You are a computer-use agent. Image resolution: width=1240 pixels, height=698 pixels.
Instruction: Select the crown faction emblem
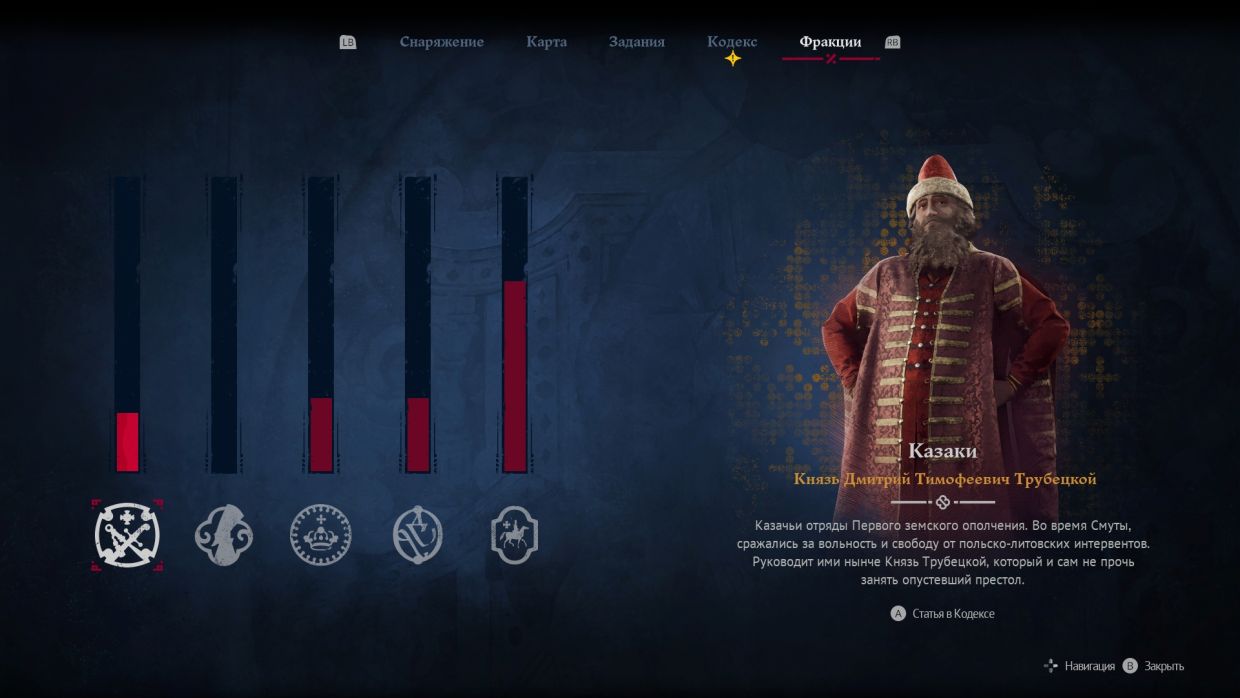pyautogui.click(x=321, y=535)
